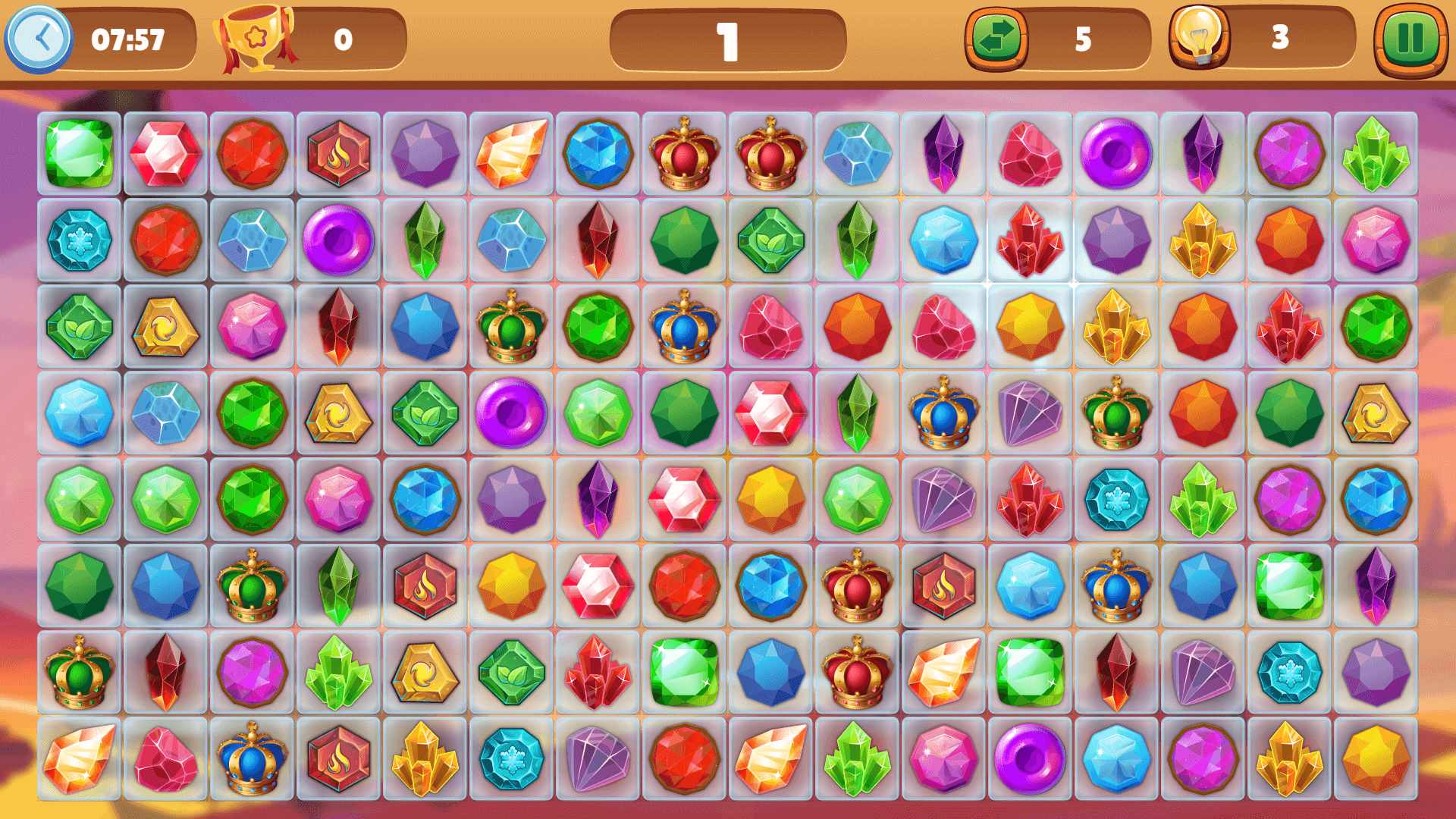Select the red crown tile in the top row

pyautogui.click(x=685, y=153)
